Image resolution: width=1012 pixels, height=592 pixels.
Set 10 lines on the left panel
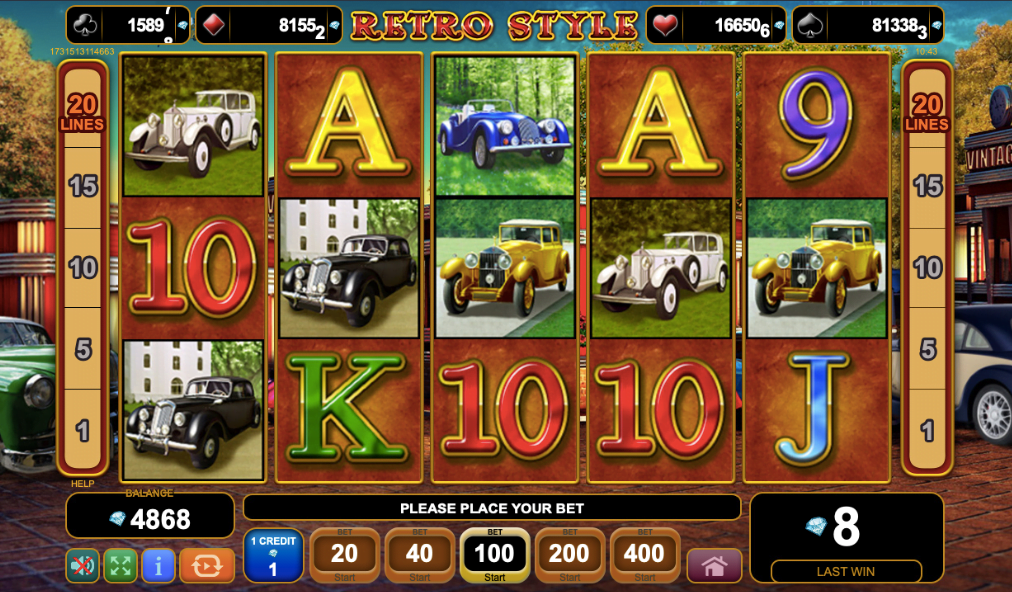83,267
